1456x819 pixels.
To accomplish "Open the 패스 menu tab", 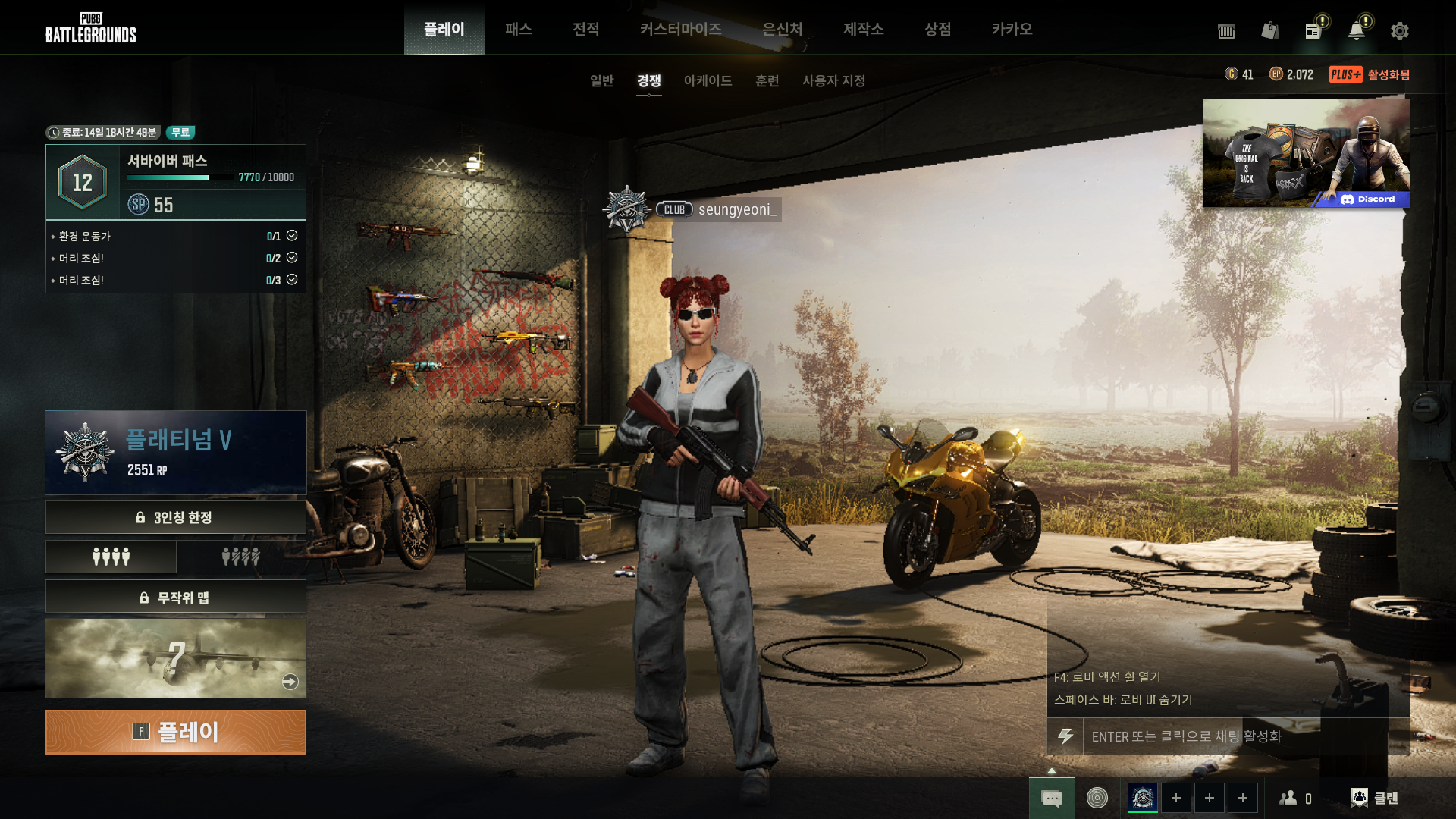I will click(519, 29).
